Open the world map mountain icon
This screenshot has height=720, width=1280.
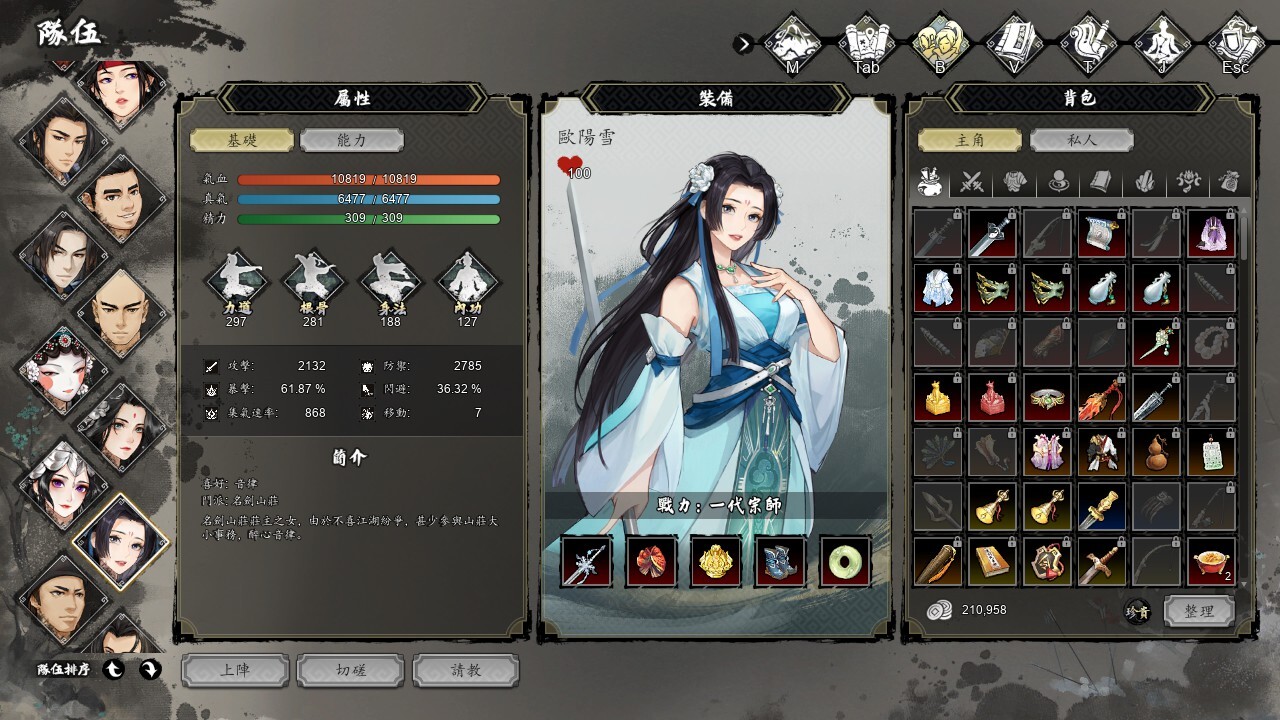coord(792,43)
